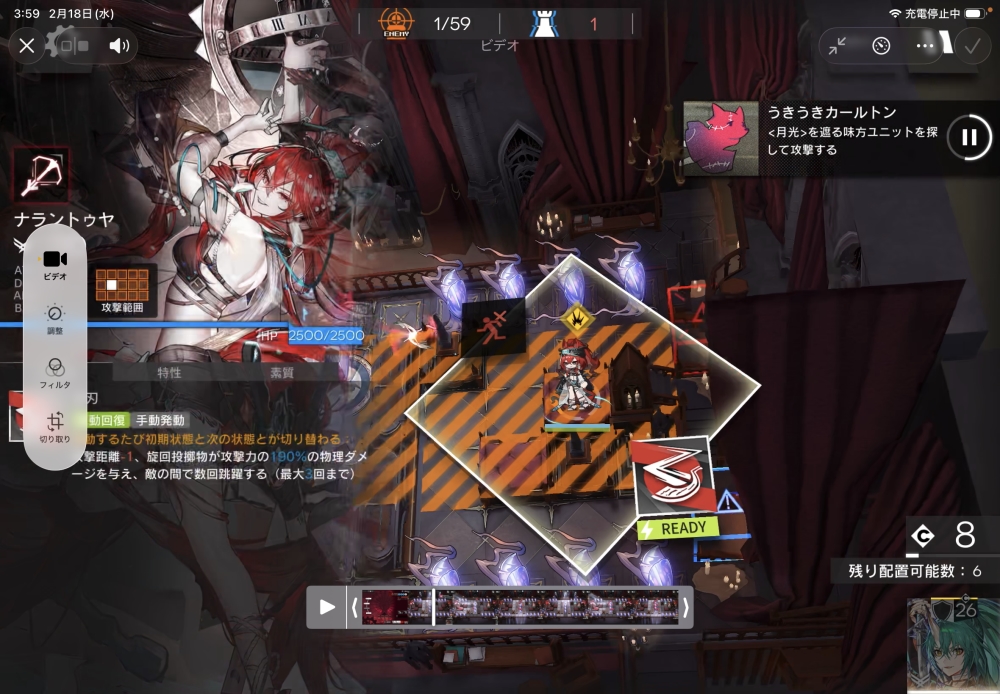Open the three-dot more options menu
The image size is (1000, 694).
pyautogui.click(x=924, y=46)
